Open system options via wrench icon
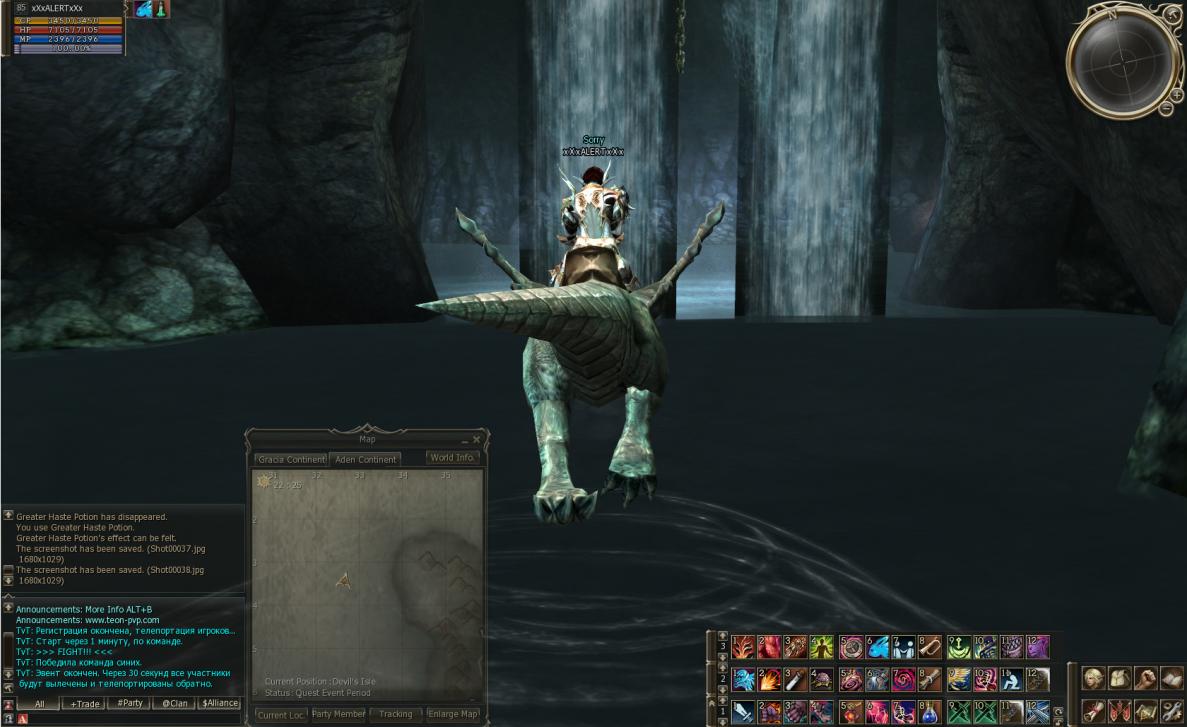Screen dimensions: 1187x727 click(1171, 711)
